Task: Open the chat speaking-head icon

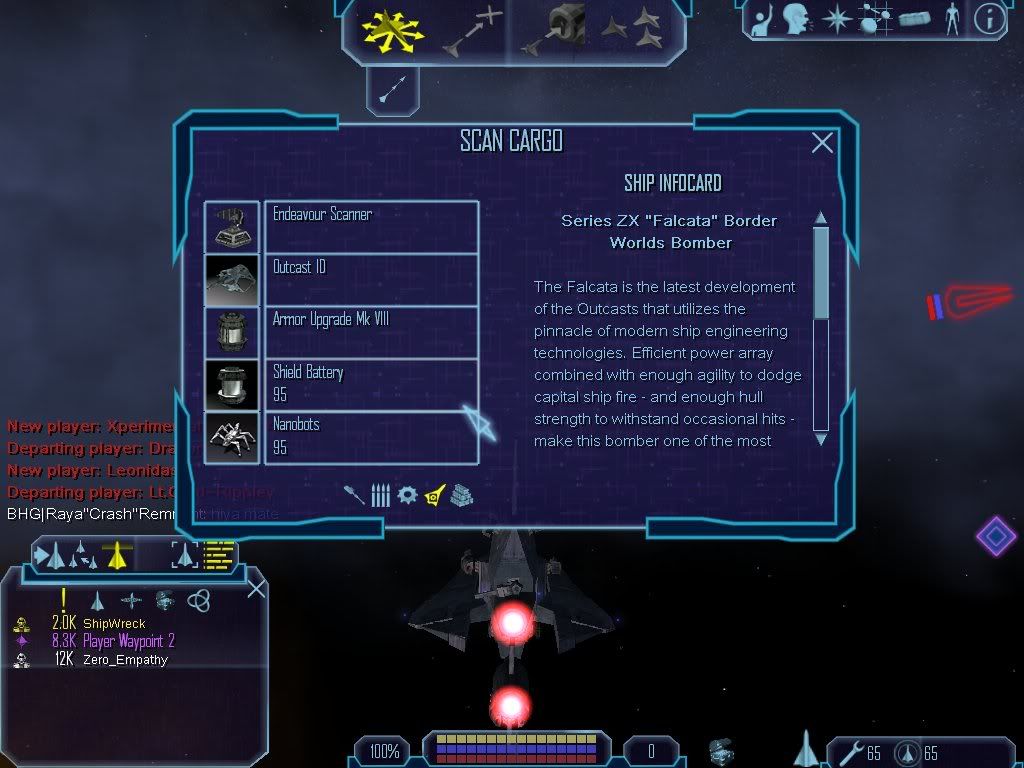Action: [797, 19]
